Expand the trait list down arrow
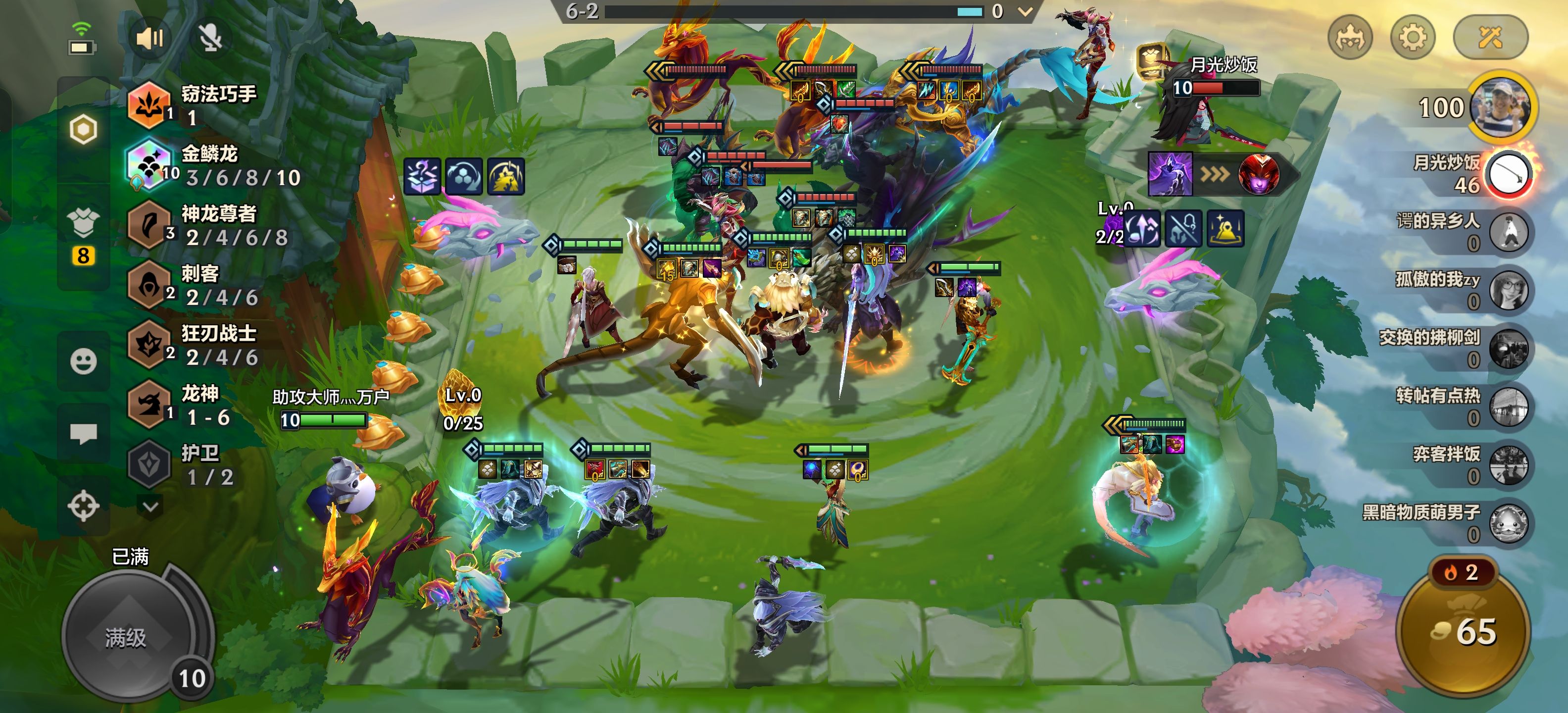 [150, 506]
